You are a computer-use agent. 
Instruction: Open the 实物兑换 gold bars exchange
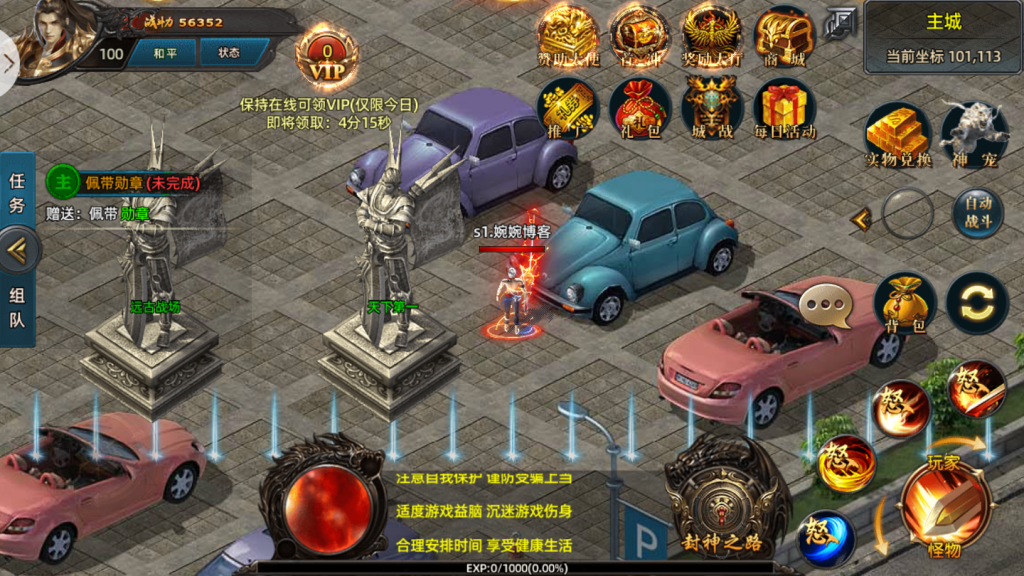coord(897,134)
